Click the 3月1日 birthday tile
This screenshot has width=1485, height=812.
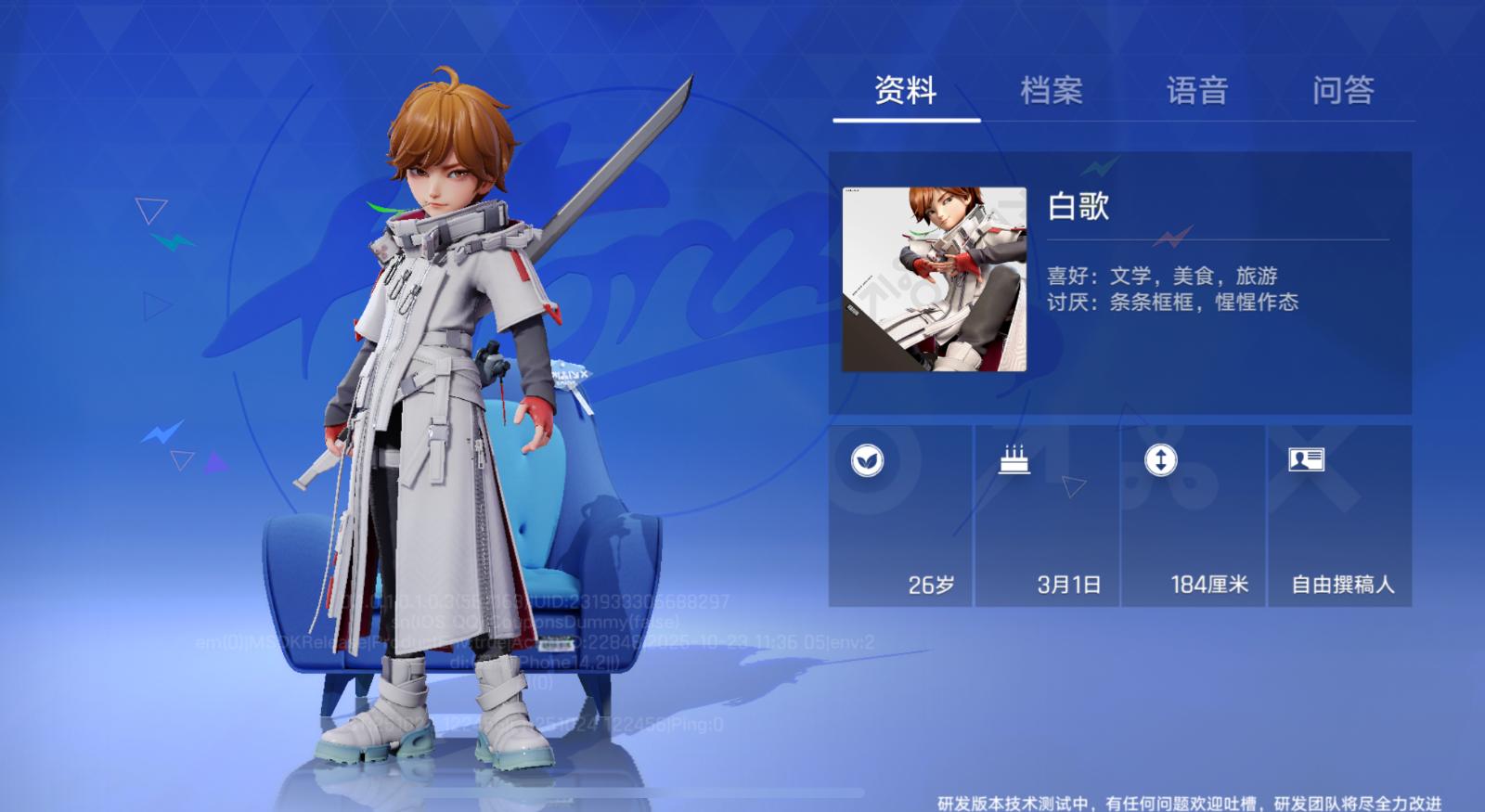click(1047, 516)
